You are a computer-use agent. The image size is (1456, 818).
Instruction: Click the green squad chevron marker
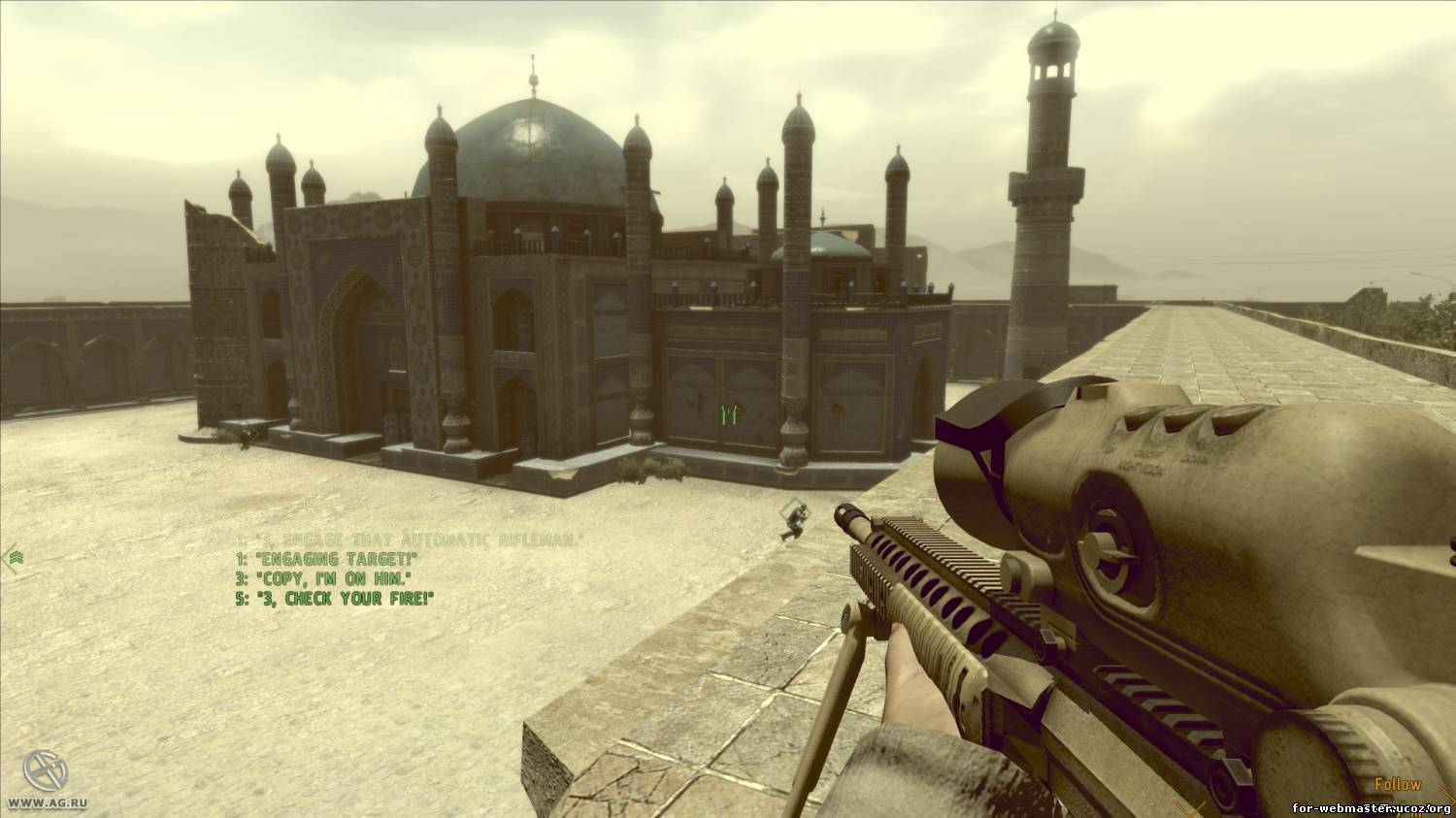click(x=15, y=557)
